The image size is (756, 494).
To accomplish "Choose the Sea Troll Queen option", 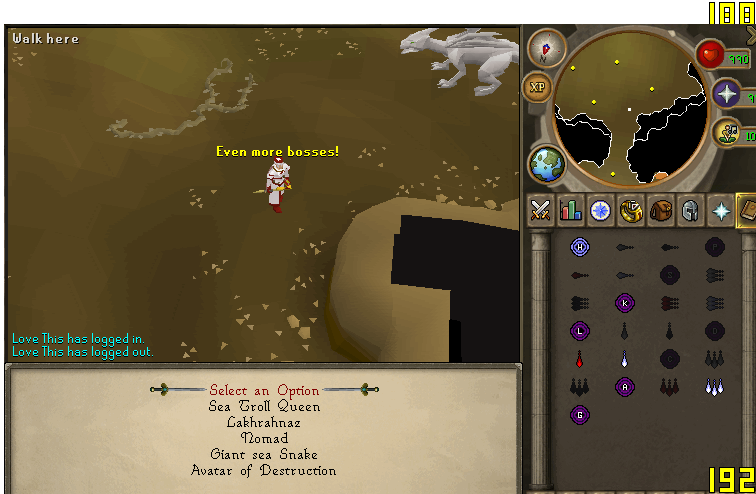I will point(264,407).
